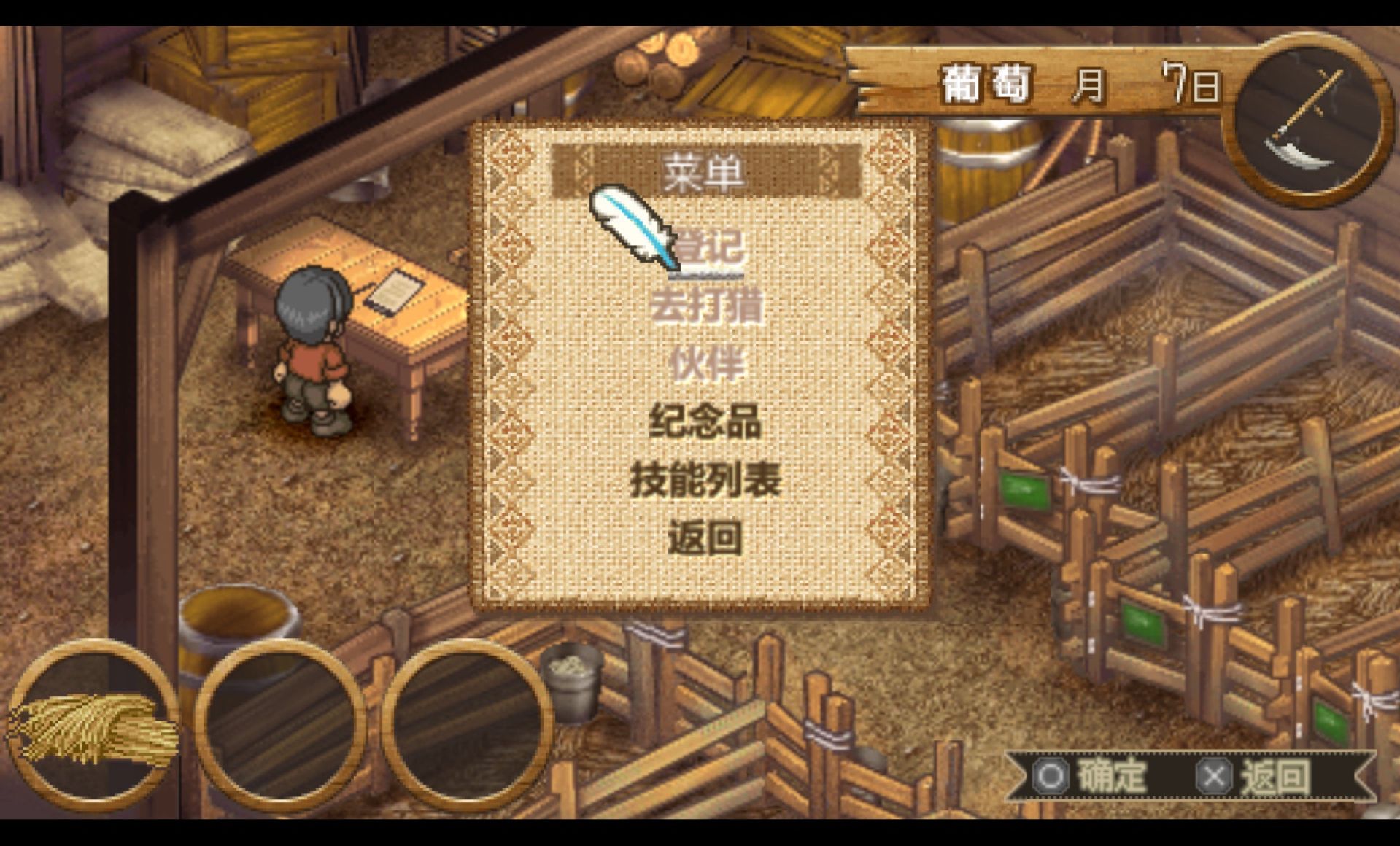Show the 技能列表 skill list
The width and height of the screenshot is (1400, 846).
(x=705, y=480)
